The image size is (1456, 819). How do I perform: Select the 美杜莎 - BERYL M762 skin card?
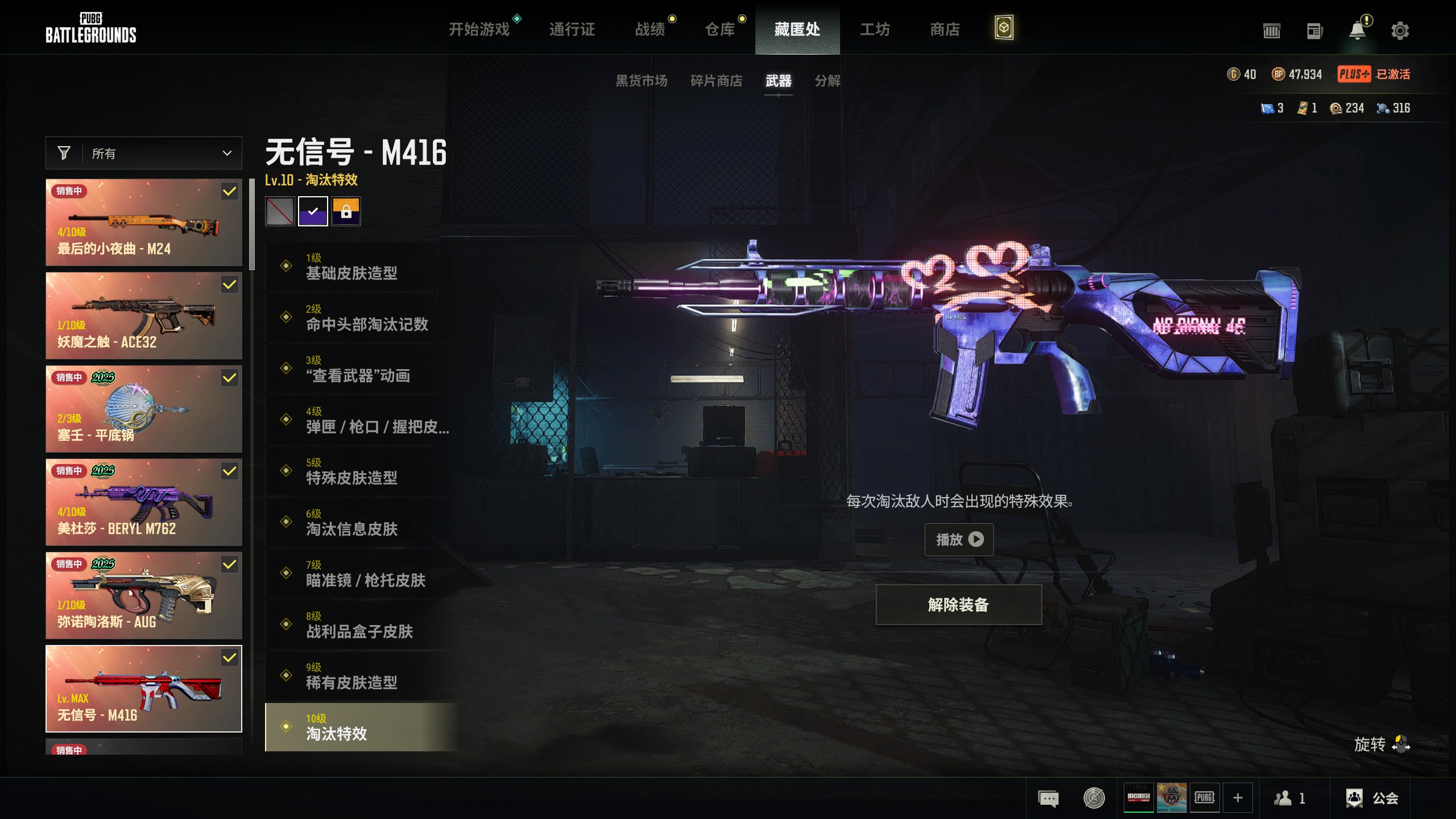point(144,502)
